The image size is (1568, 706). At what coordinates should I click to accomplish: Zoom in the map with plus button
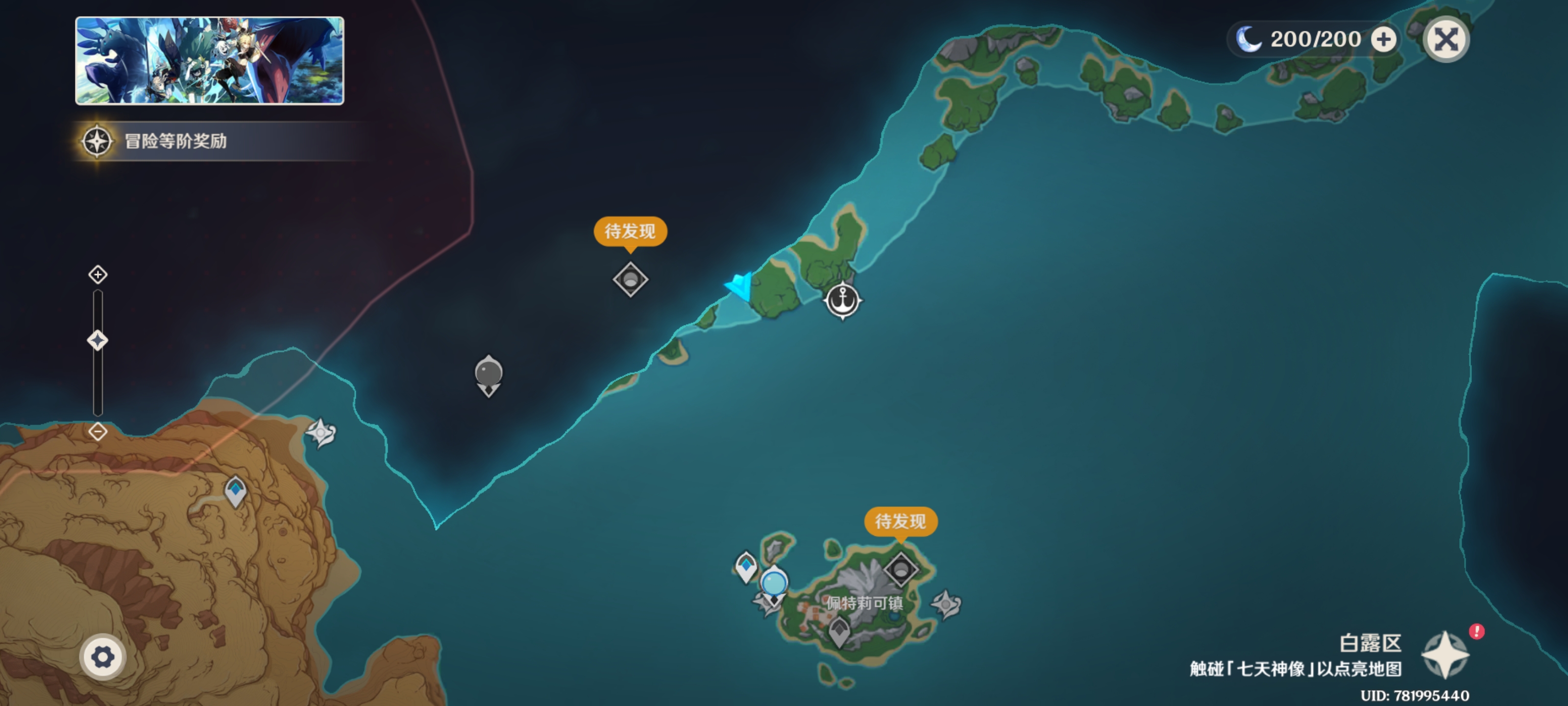coord(98,275)
